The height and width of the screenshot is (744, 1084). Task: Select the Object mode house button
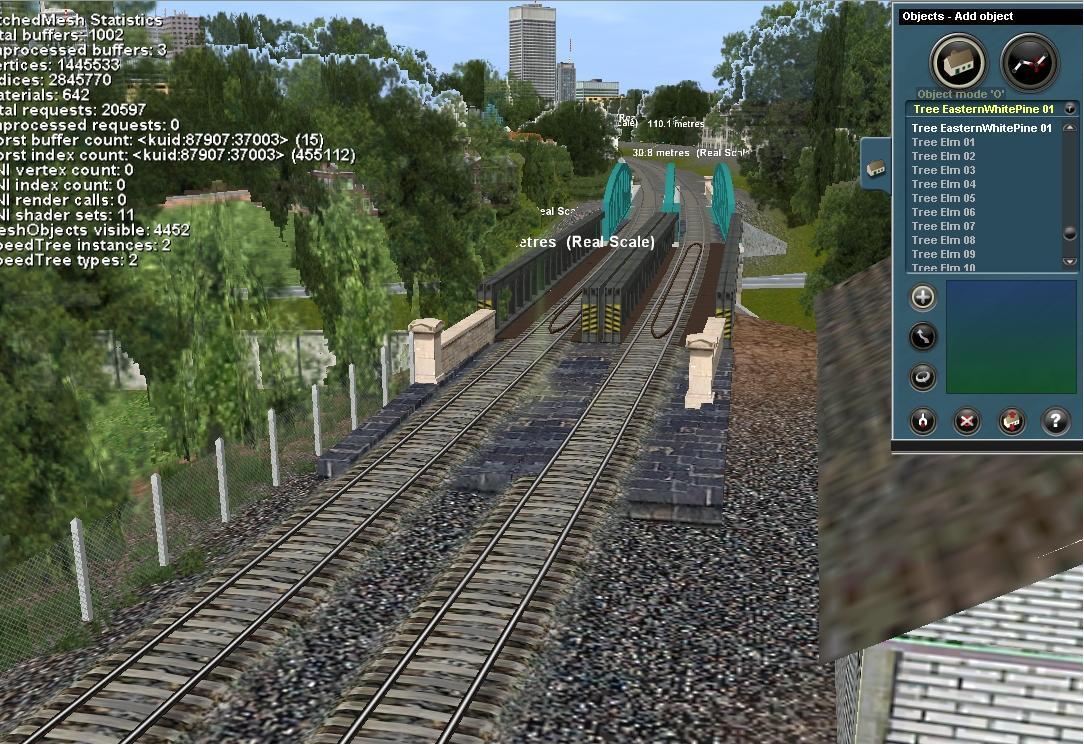point(959,62)
